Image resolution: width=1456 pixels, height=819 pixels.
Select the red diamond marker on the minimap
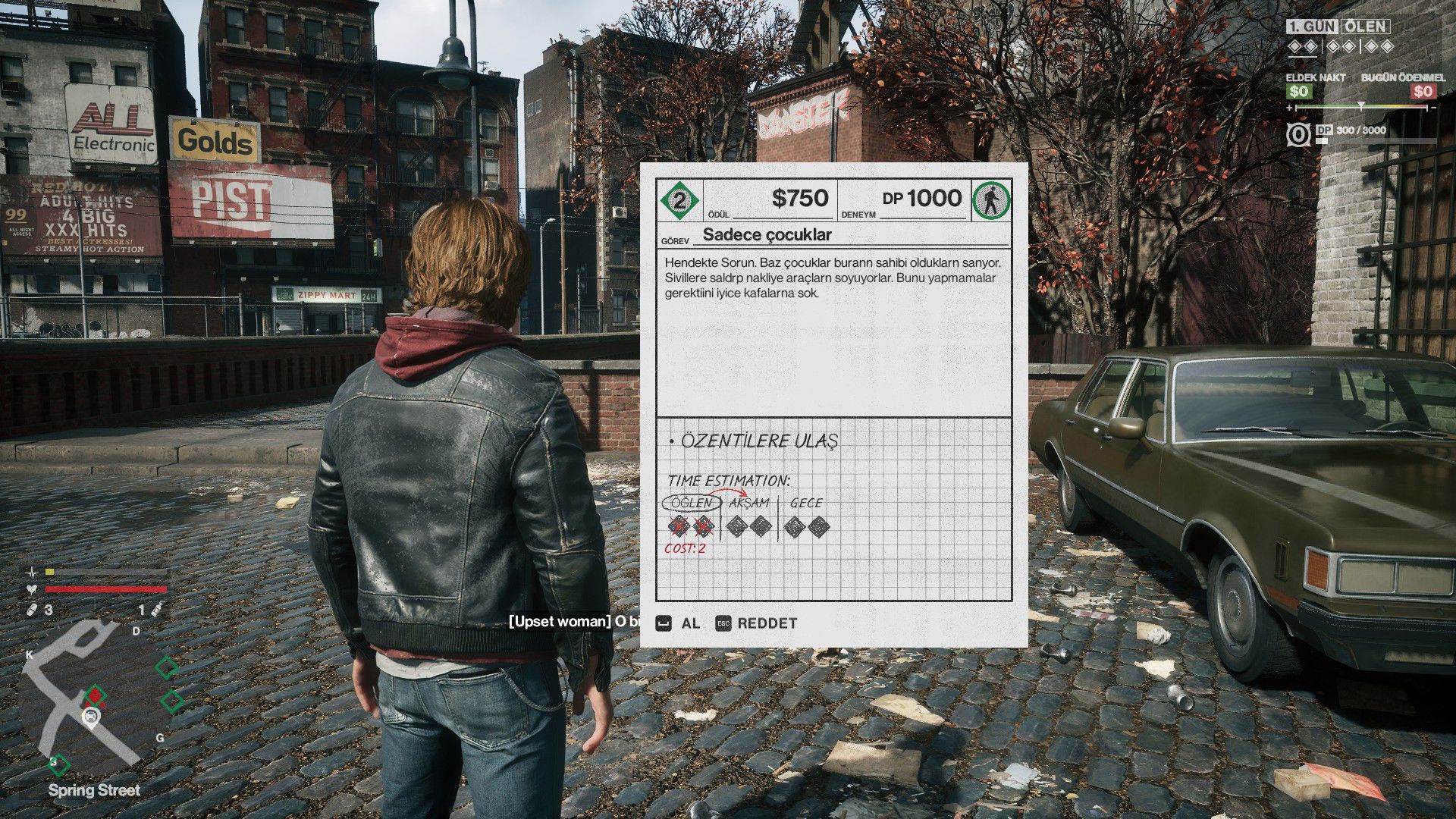pos(95,694)
